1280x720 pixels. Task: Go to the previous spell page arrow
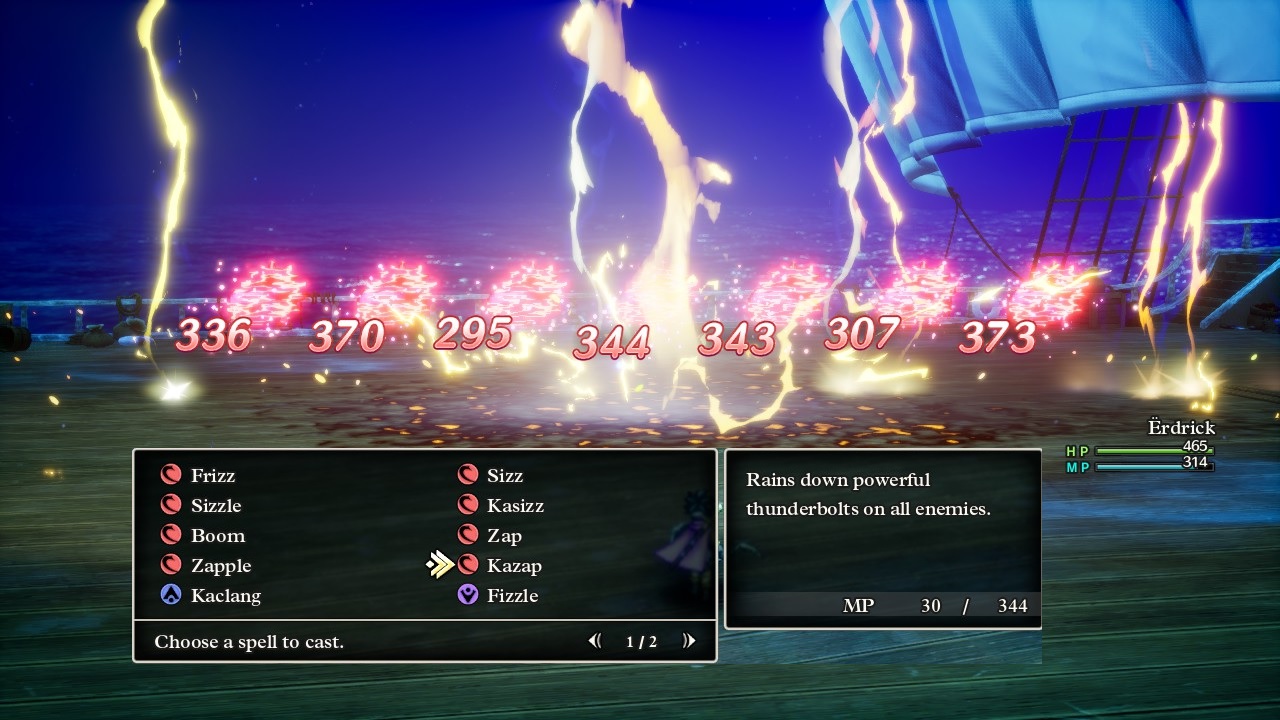[x=596, y=641]
